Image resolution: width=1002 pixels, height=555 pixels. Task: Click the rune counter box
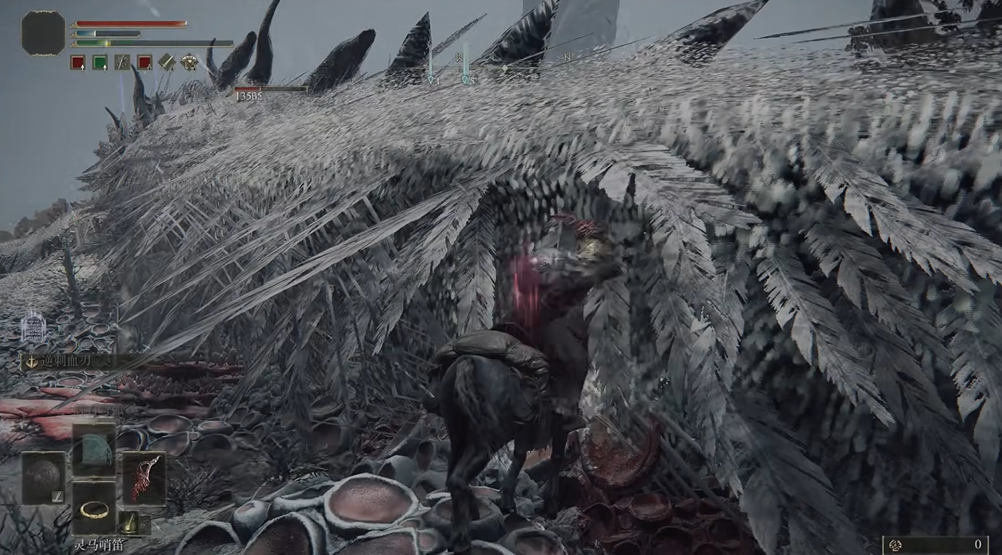[940, 545]
